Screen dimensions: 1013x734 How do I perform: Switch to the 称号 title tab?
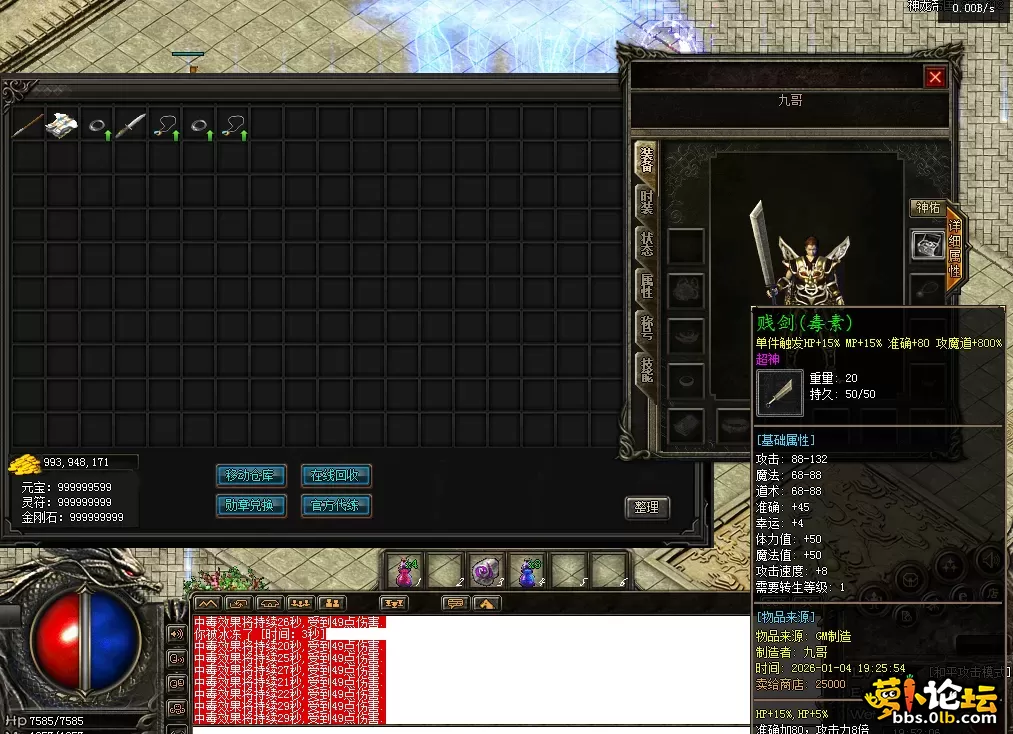pyautogui.click(x=647, y=330)
